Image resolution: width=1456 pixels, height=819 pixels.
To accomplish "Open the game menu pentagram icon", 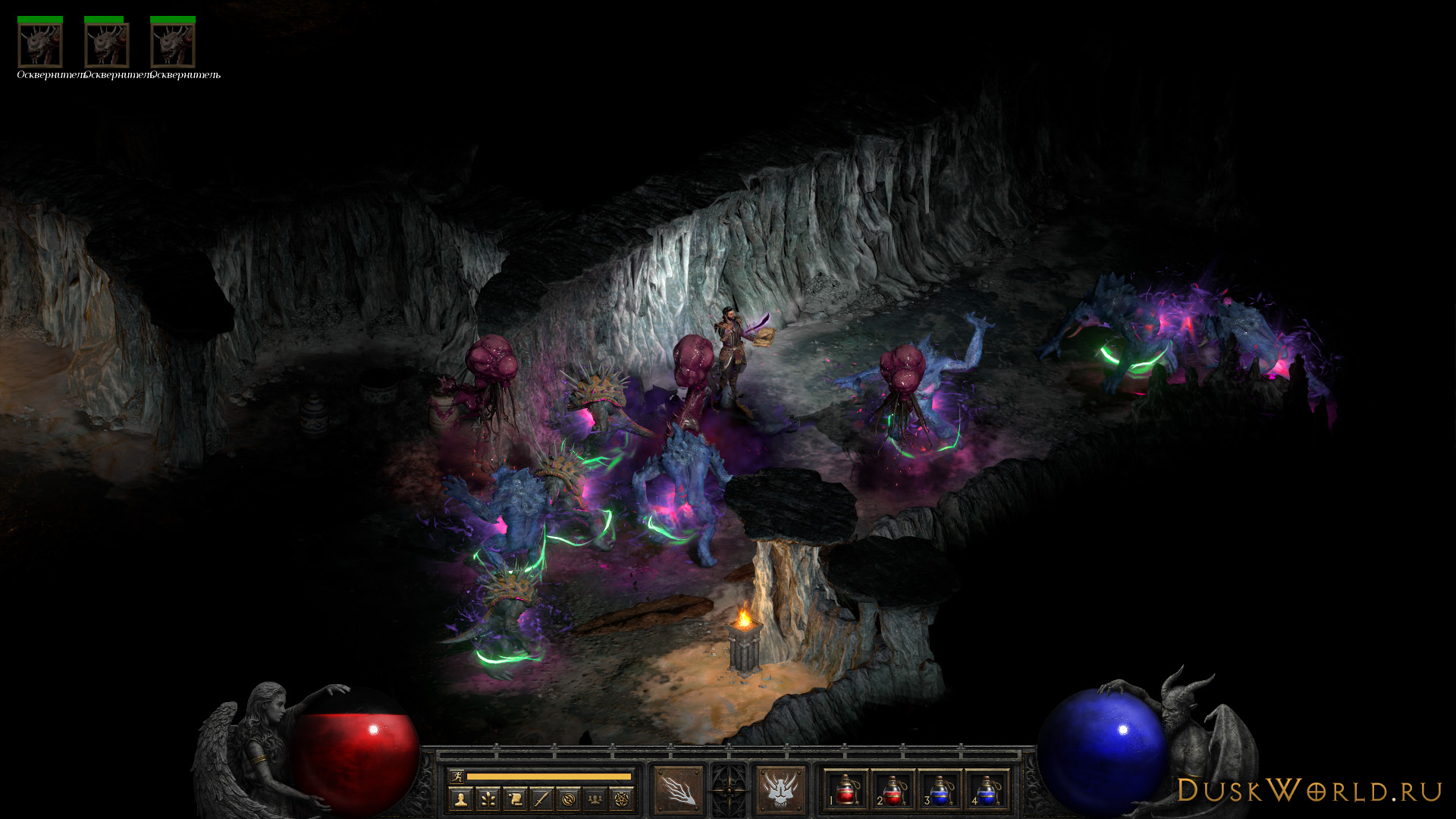I will [x=623, y=799].
